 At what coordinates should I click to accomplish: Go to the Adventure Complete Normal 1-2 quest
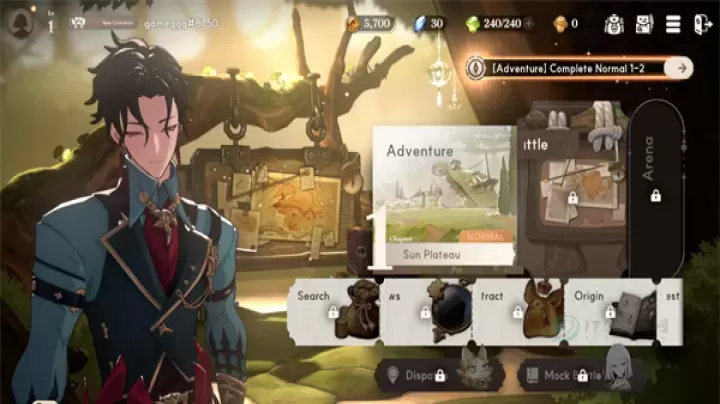click(x=580, y=67)
